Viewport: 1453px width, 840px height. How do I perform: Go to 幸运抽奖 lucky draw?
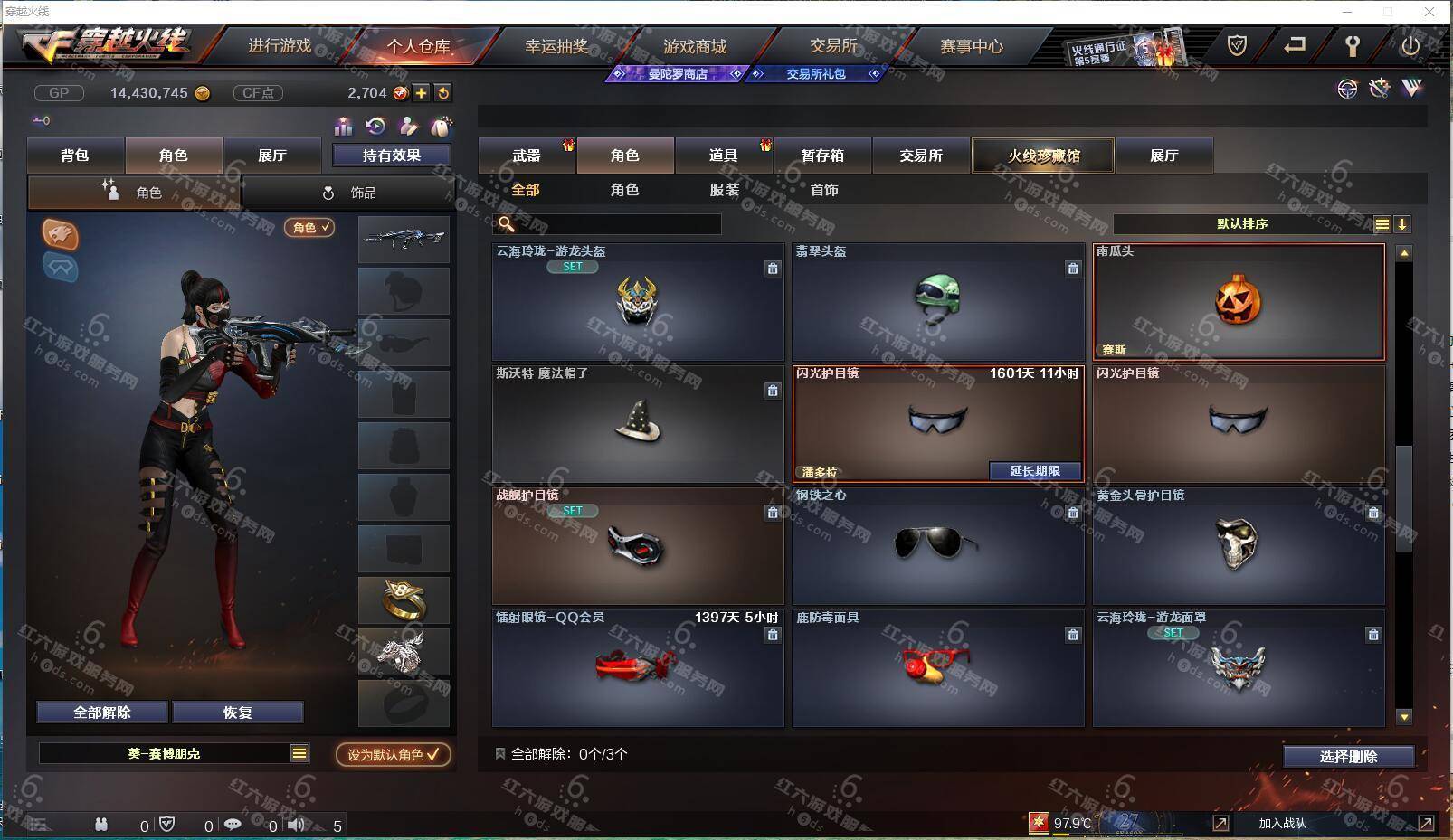(556, 46)
